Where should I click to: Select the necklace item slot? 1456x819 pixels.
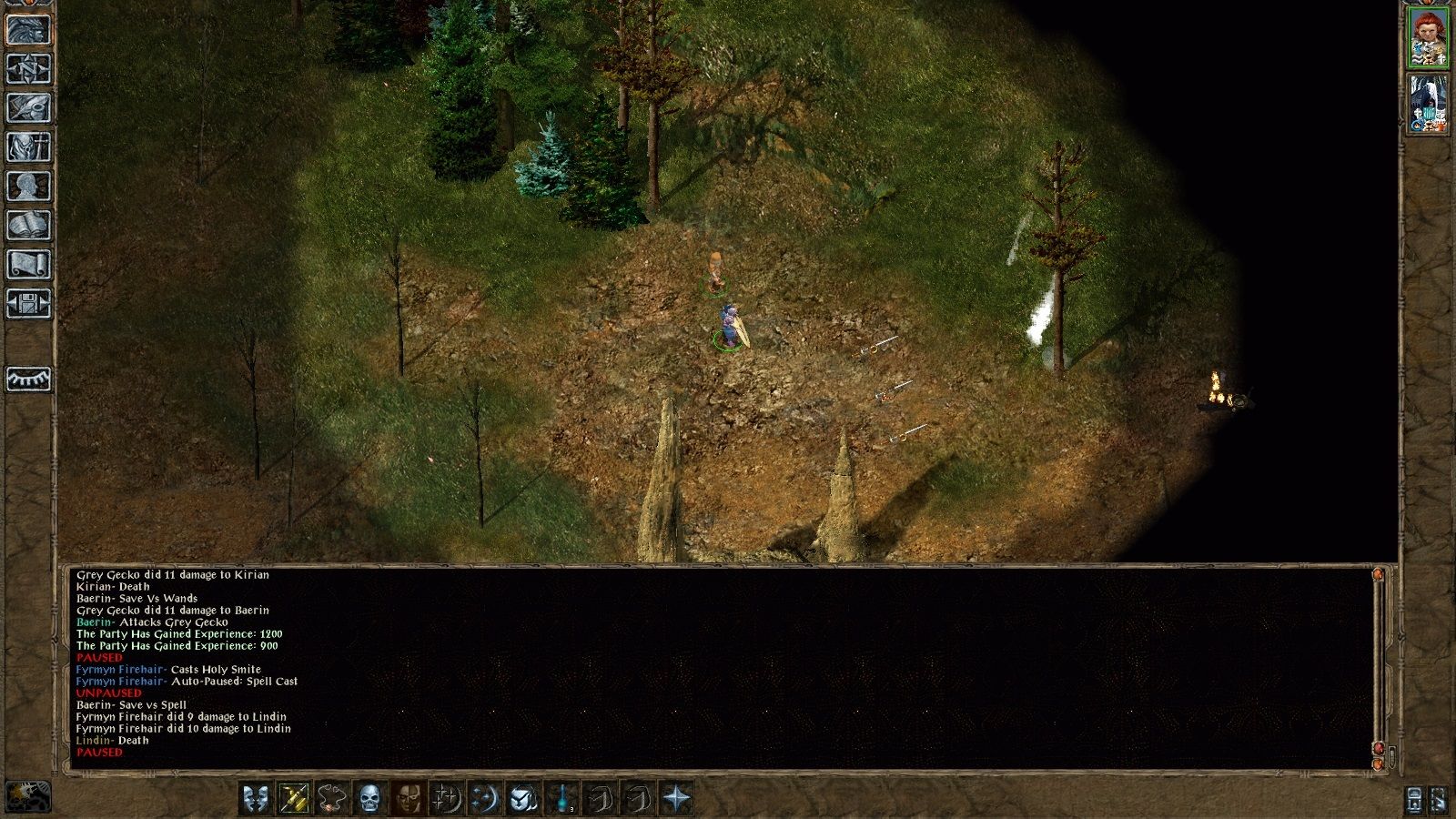click(x=332, y=798)
